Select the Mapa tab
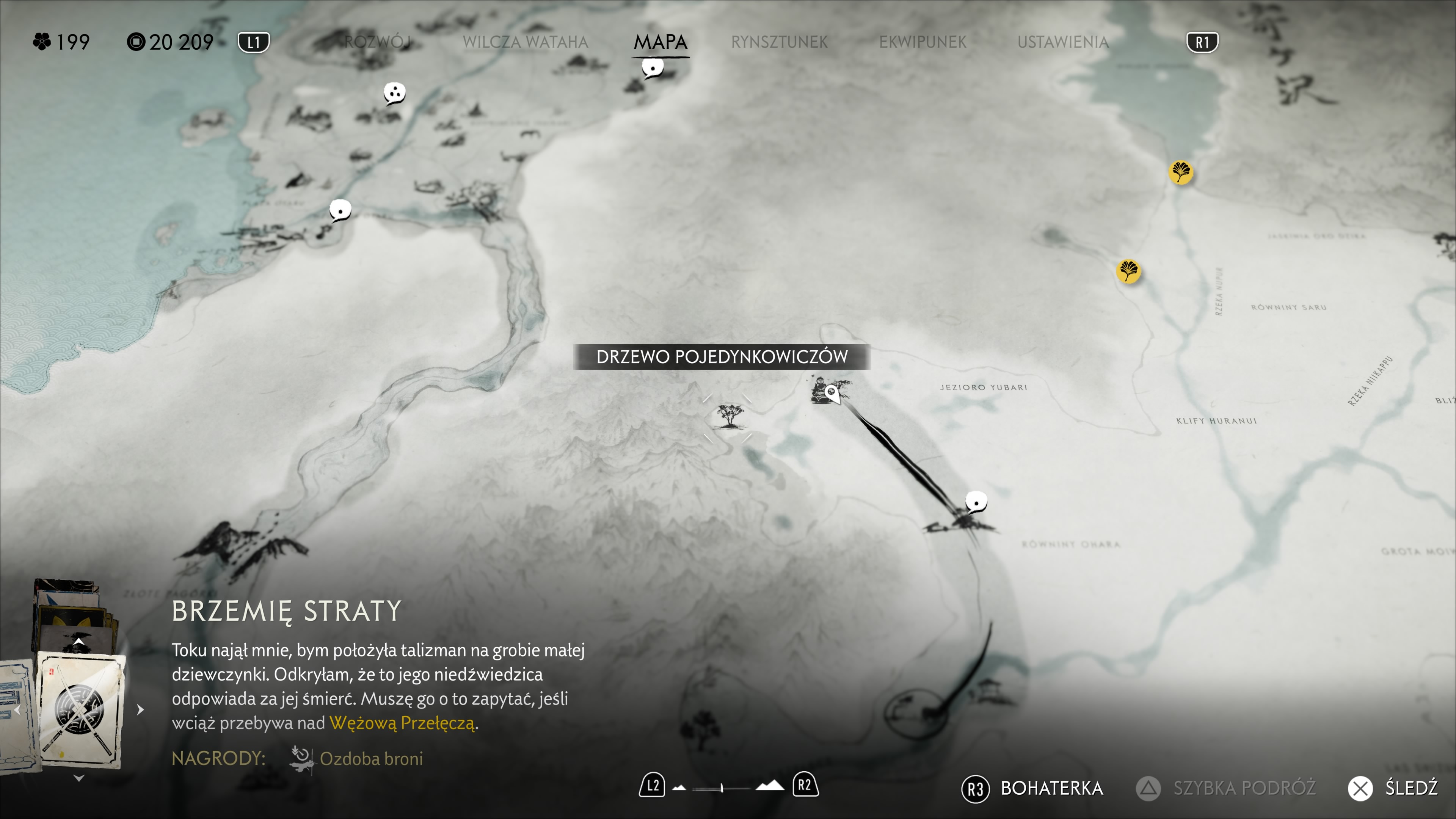This screenshot has width=1456, height=819. [660, 42]
